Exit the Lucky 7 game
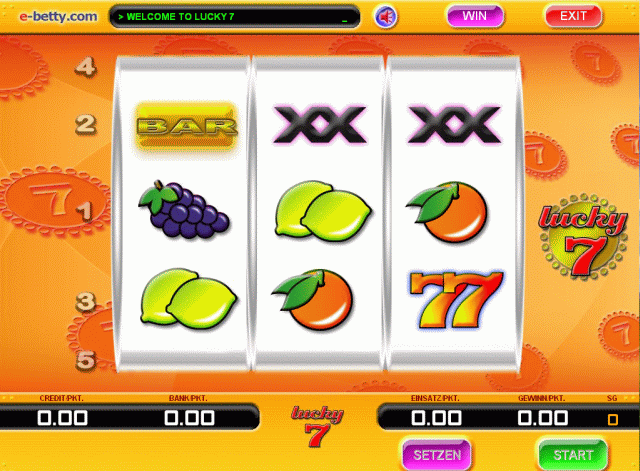640x471 pixels. tap(573, 16)
